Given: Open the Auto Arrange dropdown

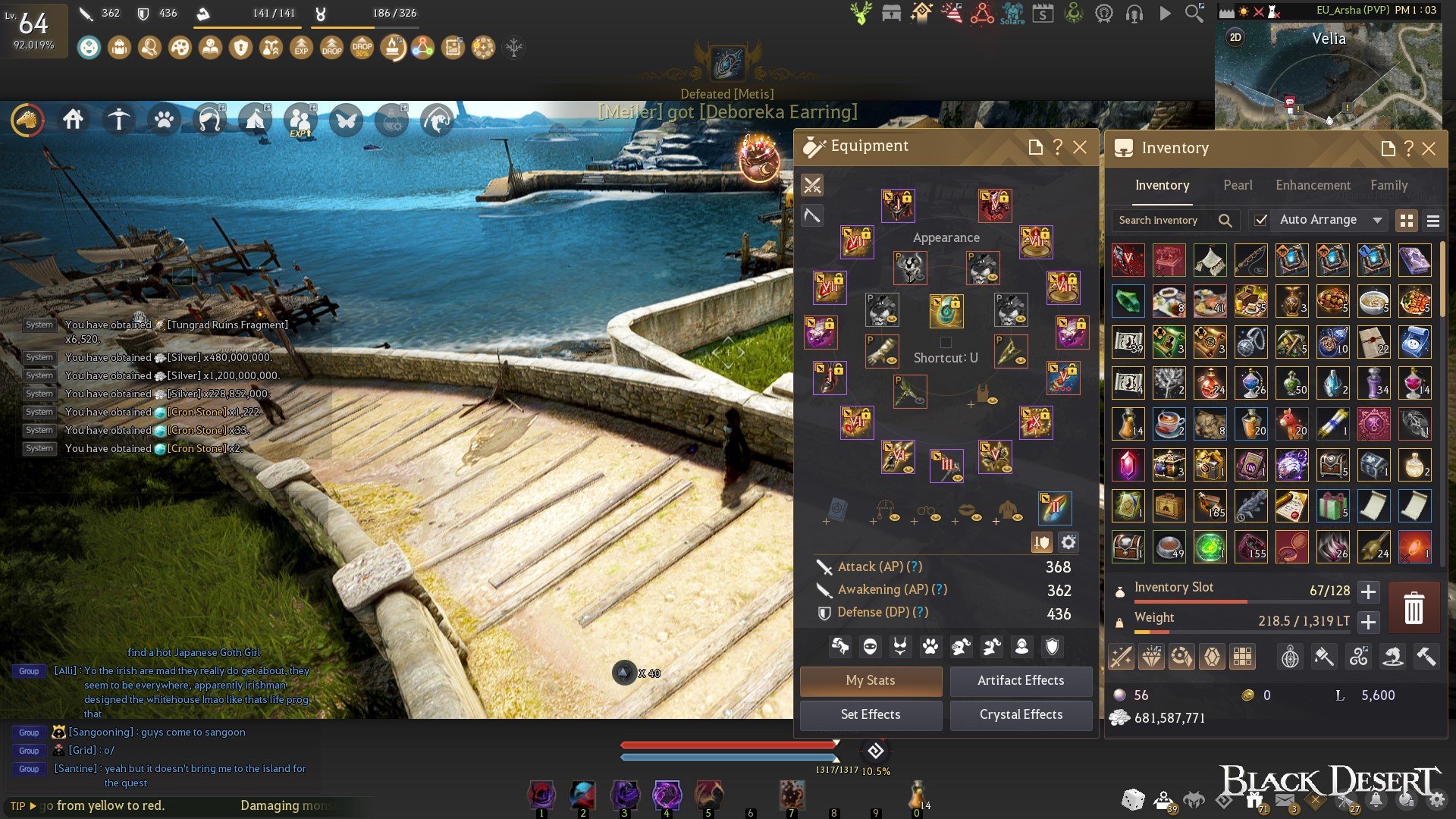Looking at the screenshot, I should click(x=1377, y=220).
